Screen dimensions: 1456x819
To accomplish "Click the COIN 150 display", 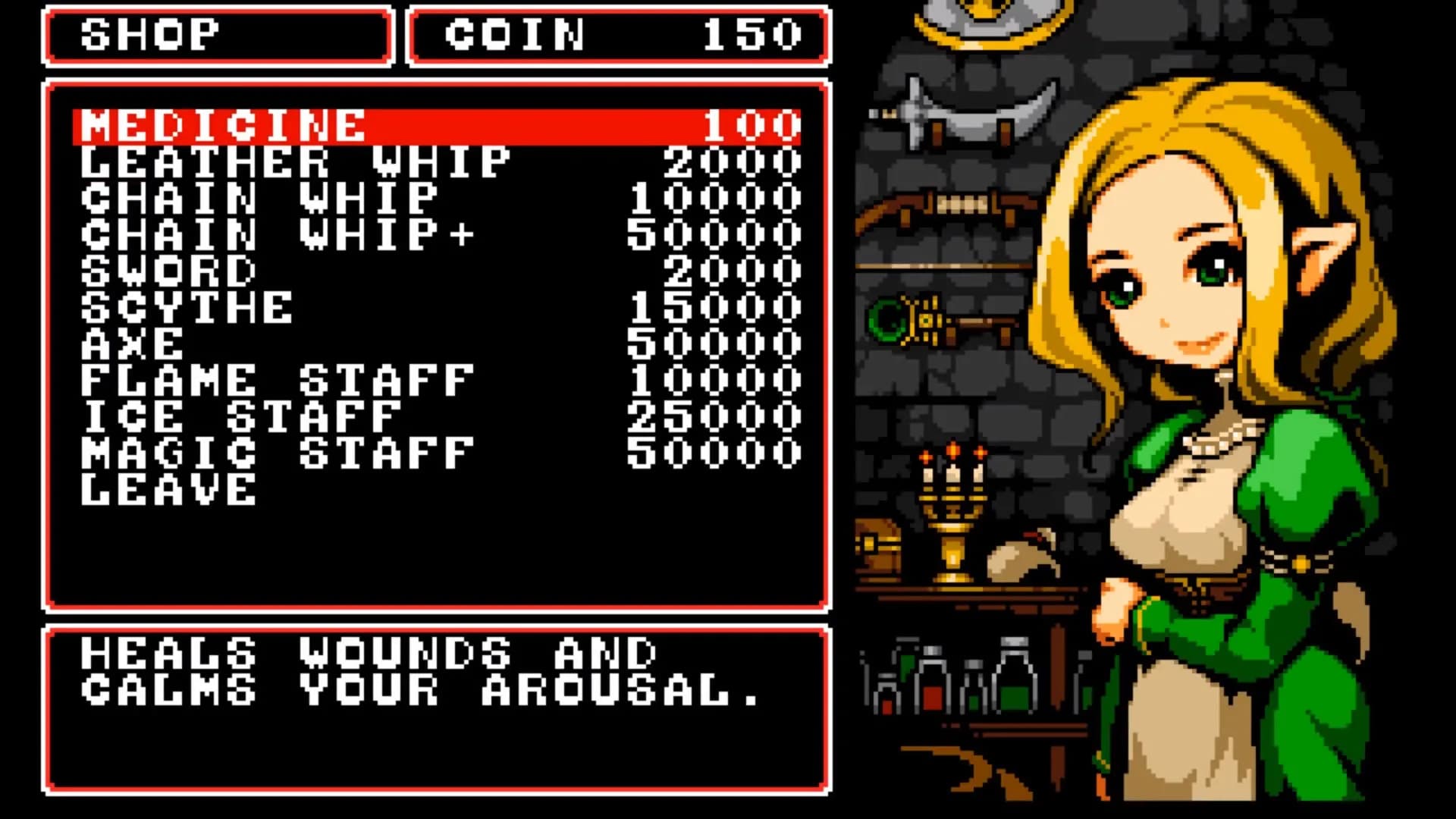I will click(x=618, y=34).
